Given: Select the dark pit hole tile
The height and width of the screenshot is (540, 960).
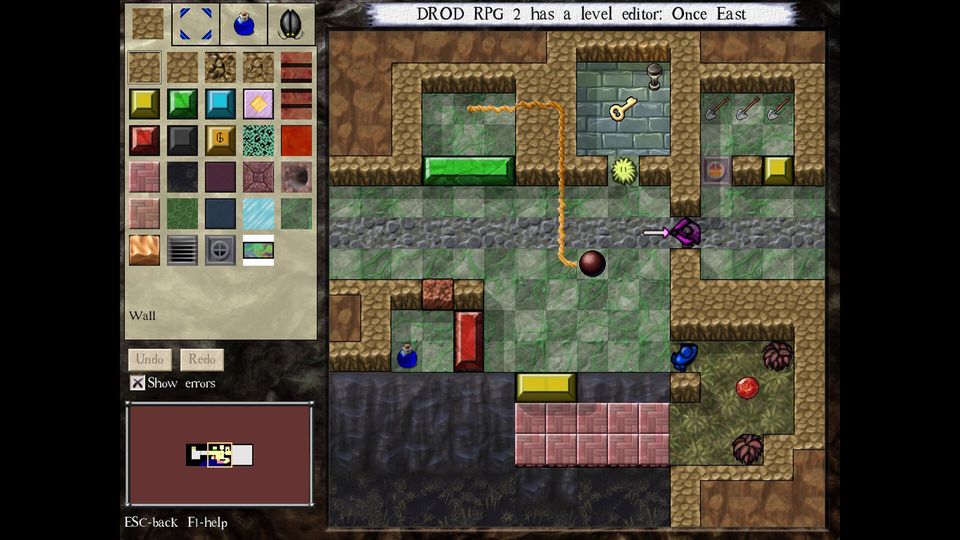Looking at the screenshot, I should pos(296,177).
